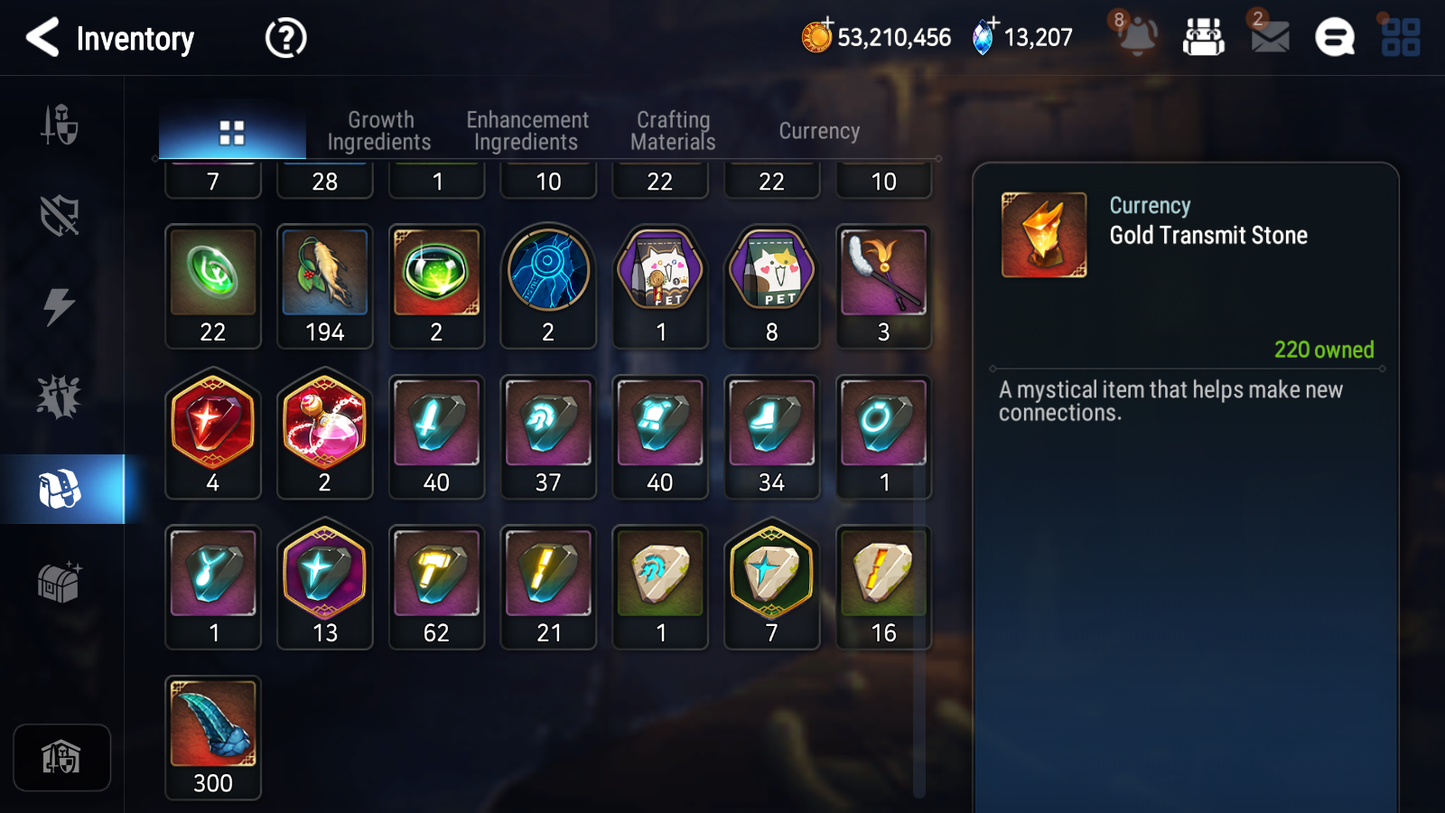
Task: Open the treasure chest category in sidebar
Action: [60, 582]
